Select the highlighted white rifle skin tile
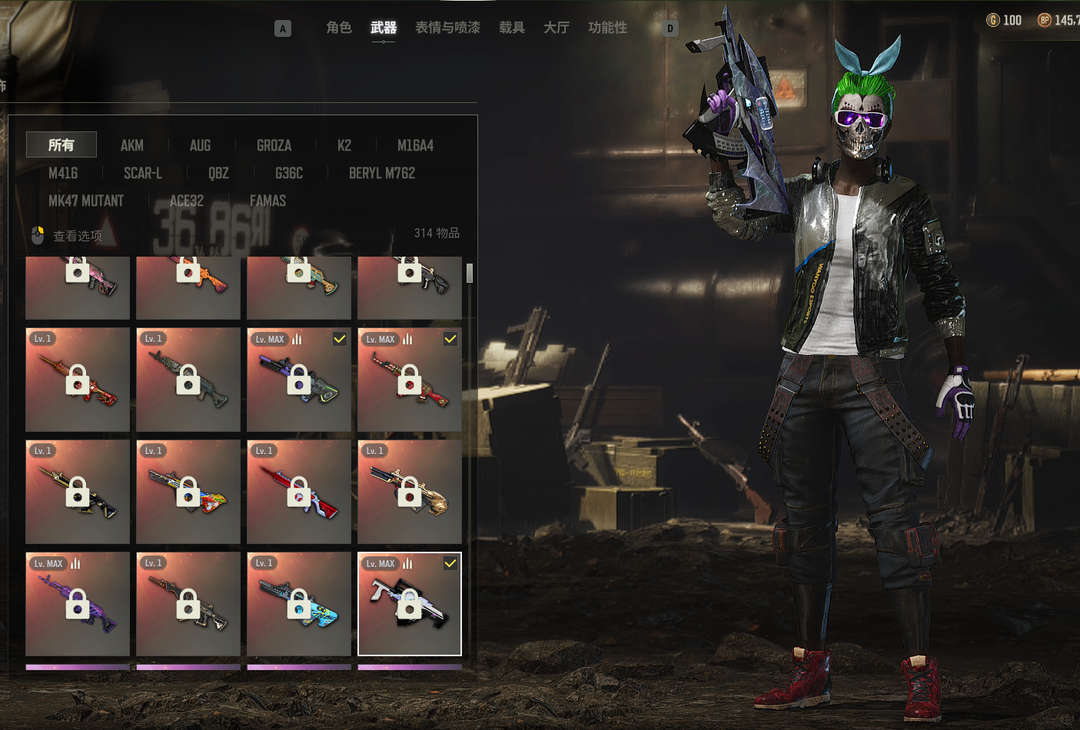The height and width of the screenshot is (730, 1080). point(409,603)
